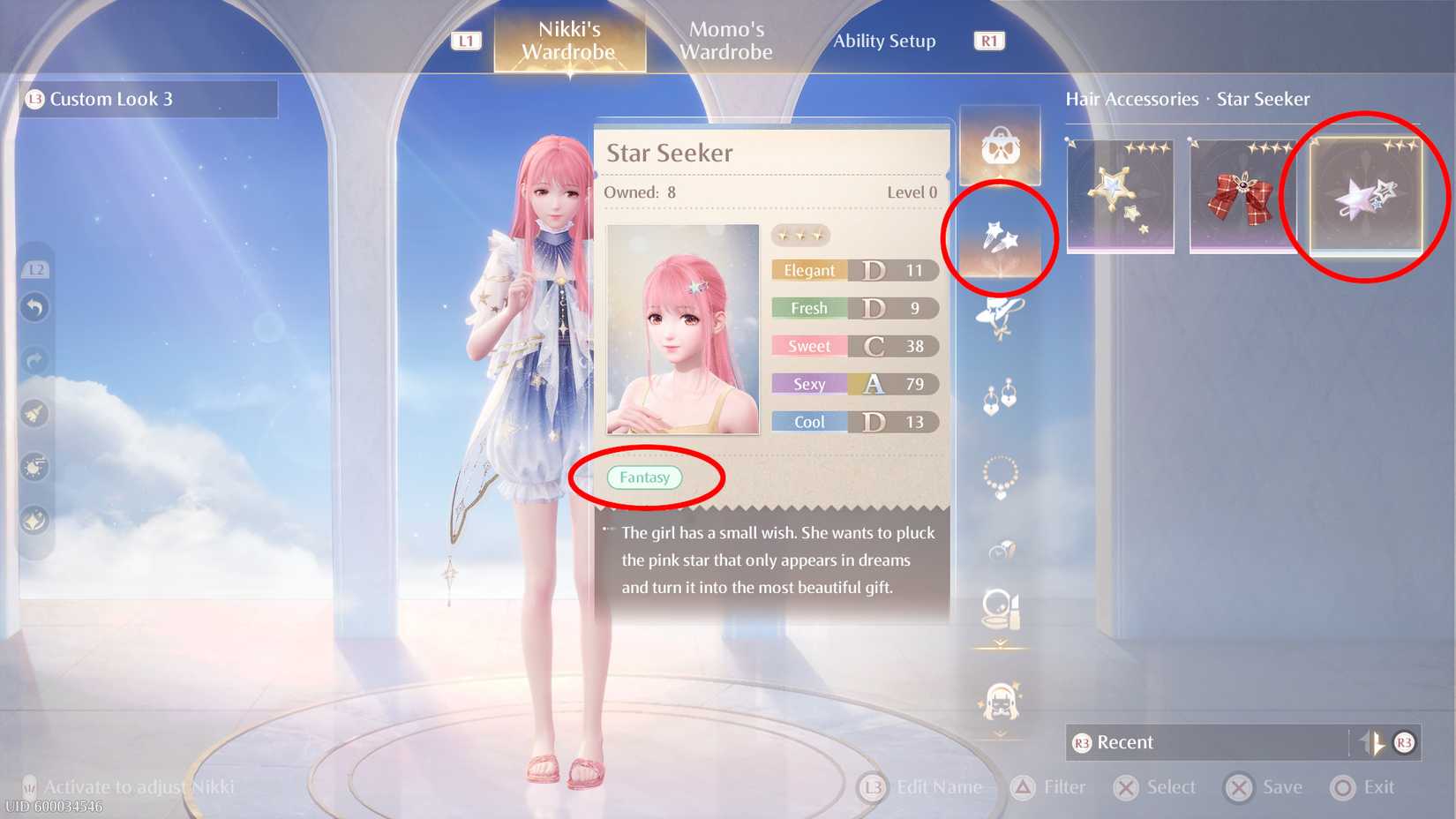
Task: Click the undo arrow on the left
Action: [34, 306]
